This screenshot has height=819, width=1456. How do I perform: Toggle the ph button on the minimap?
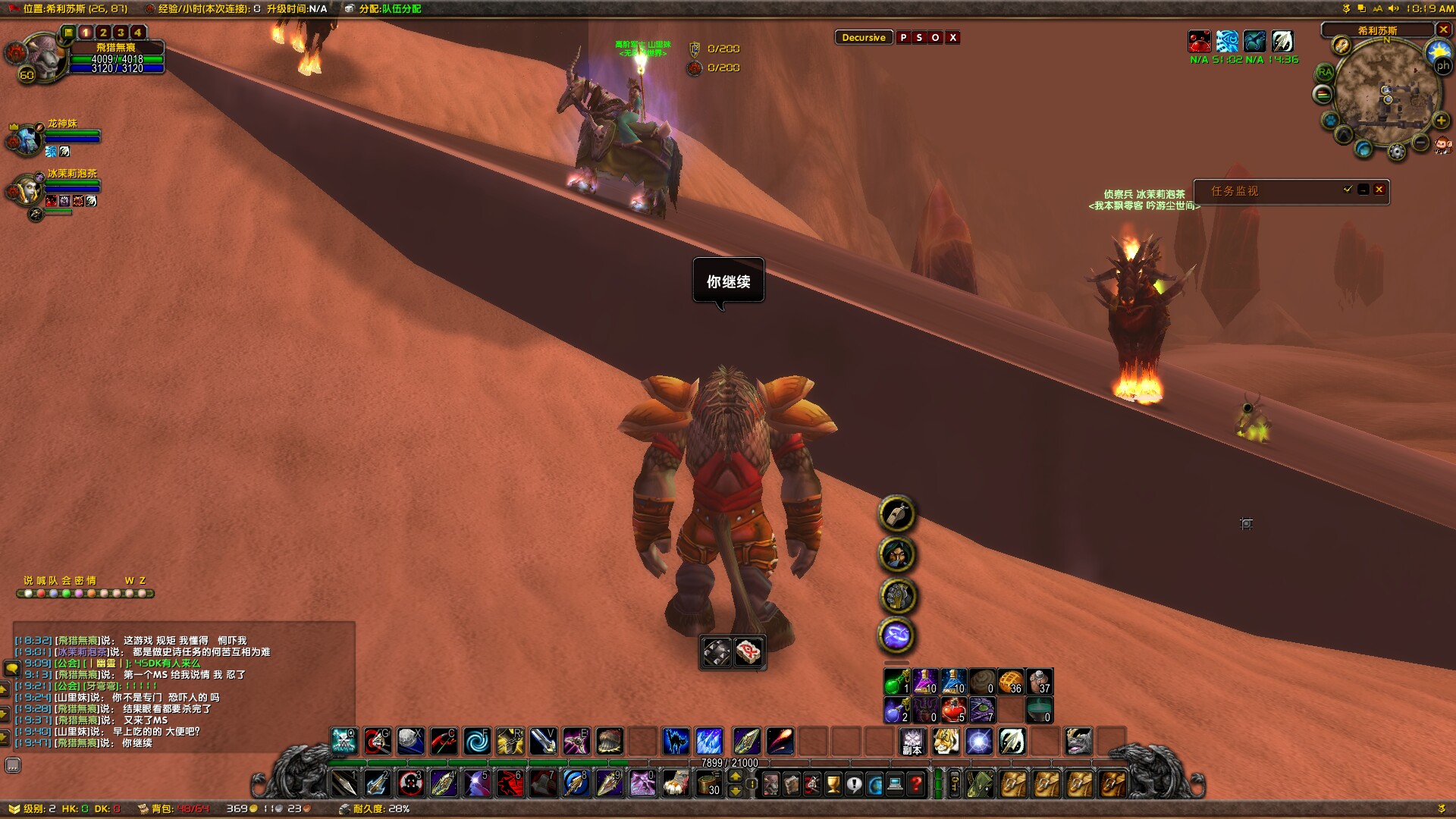1443,65
